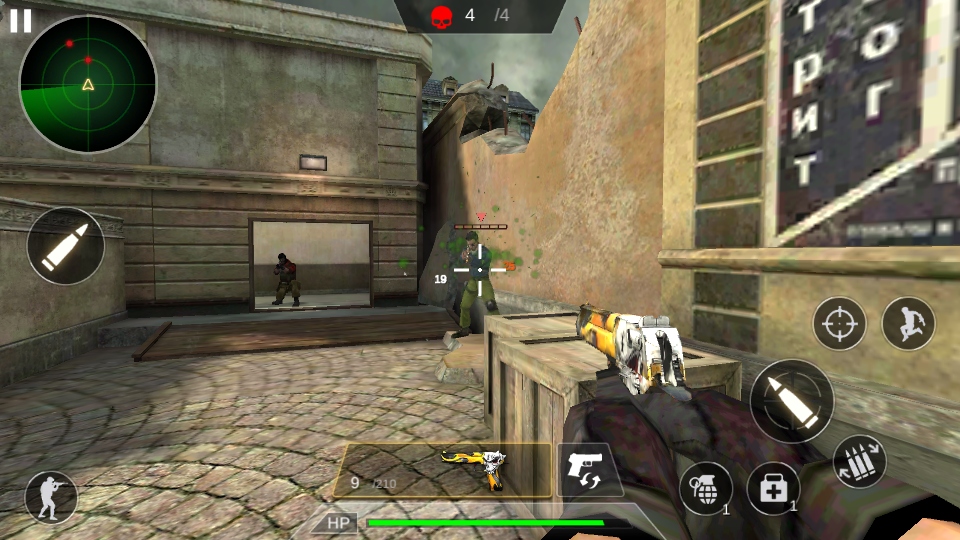Viewport: 960px width, 540px height.
Task: Pause the game with the pause button
Action: click(21, 21)
